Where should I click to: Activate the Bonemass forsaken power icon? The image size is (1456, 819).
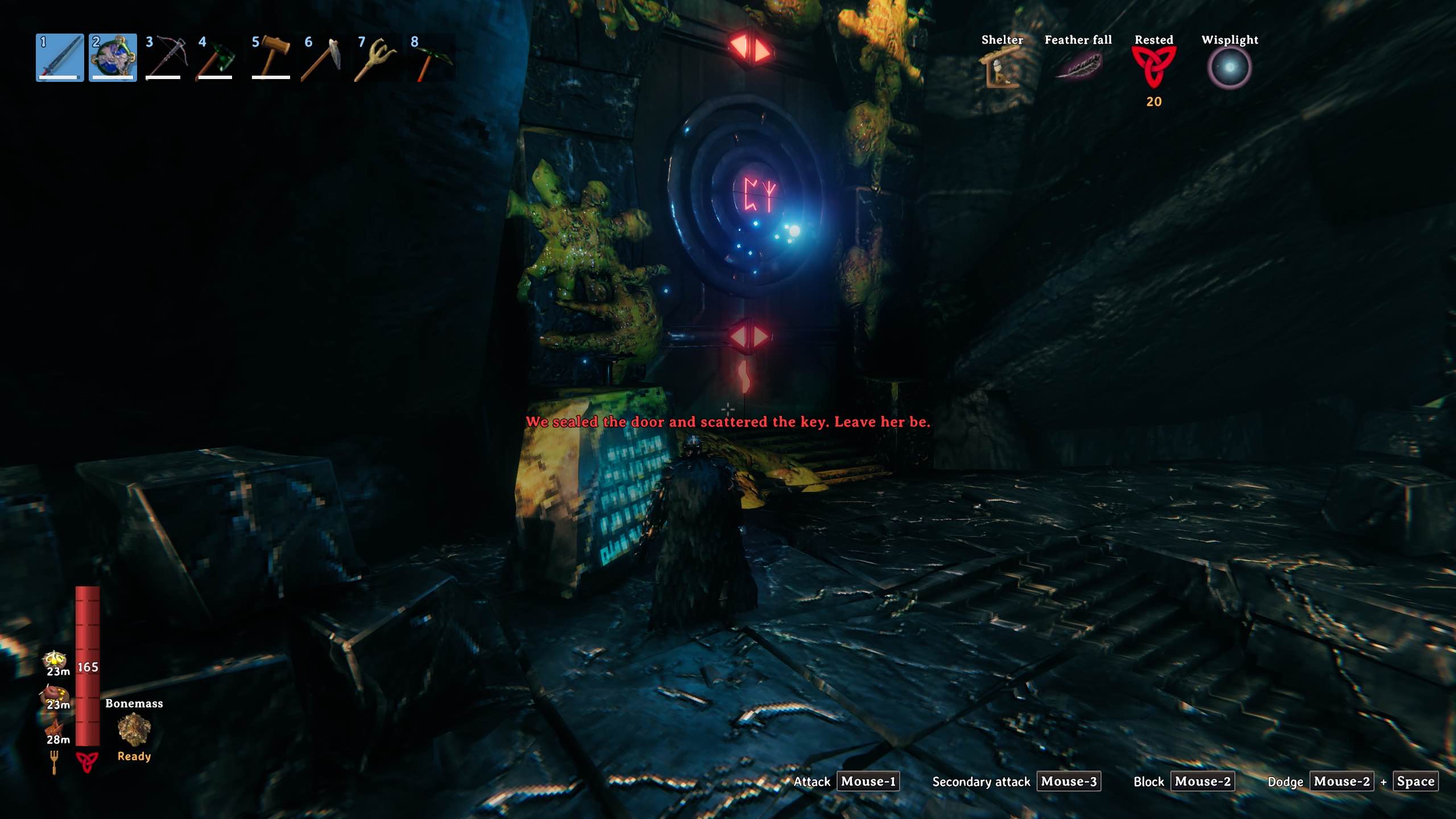(134, 729)
